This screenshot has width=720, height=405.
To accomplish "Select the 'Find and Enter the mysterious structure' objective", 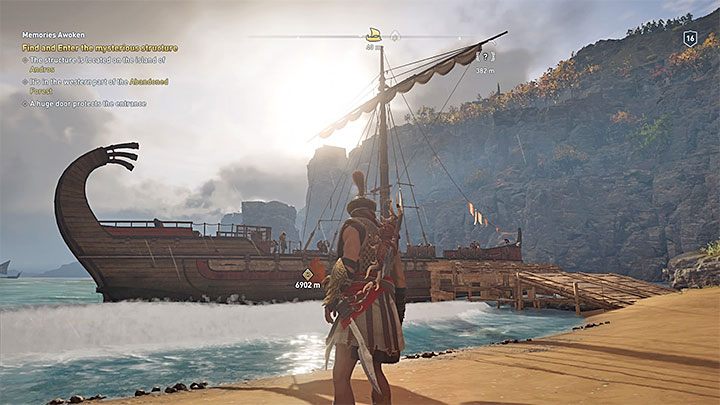I will (x=100, y=47).
